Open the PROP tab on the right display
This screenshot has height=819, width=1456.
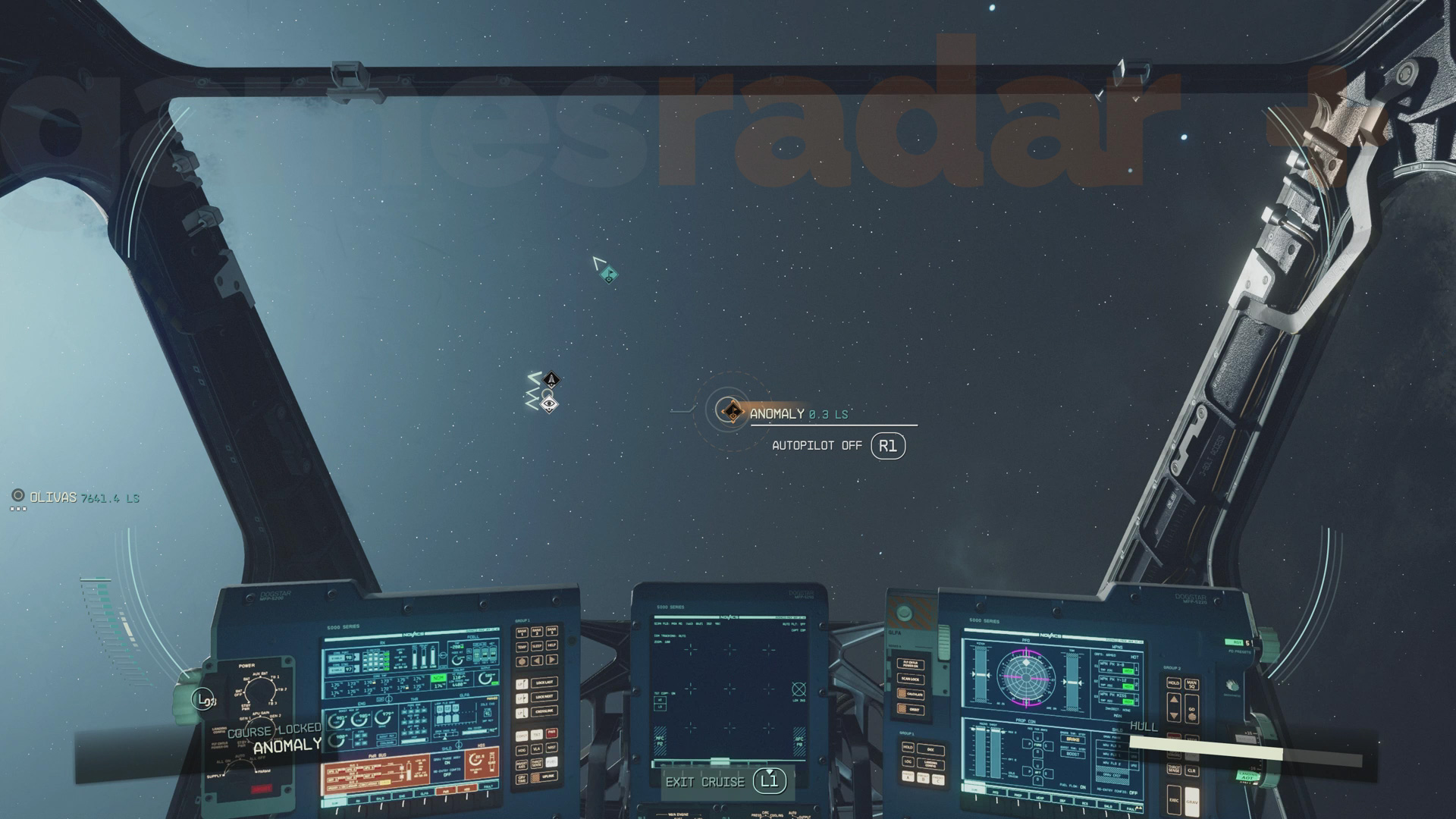[x=1019, y=796]
